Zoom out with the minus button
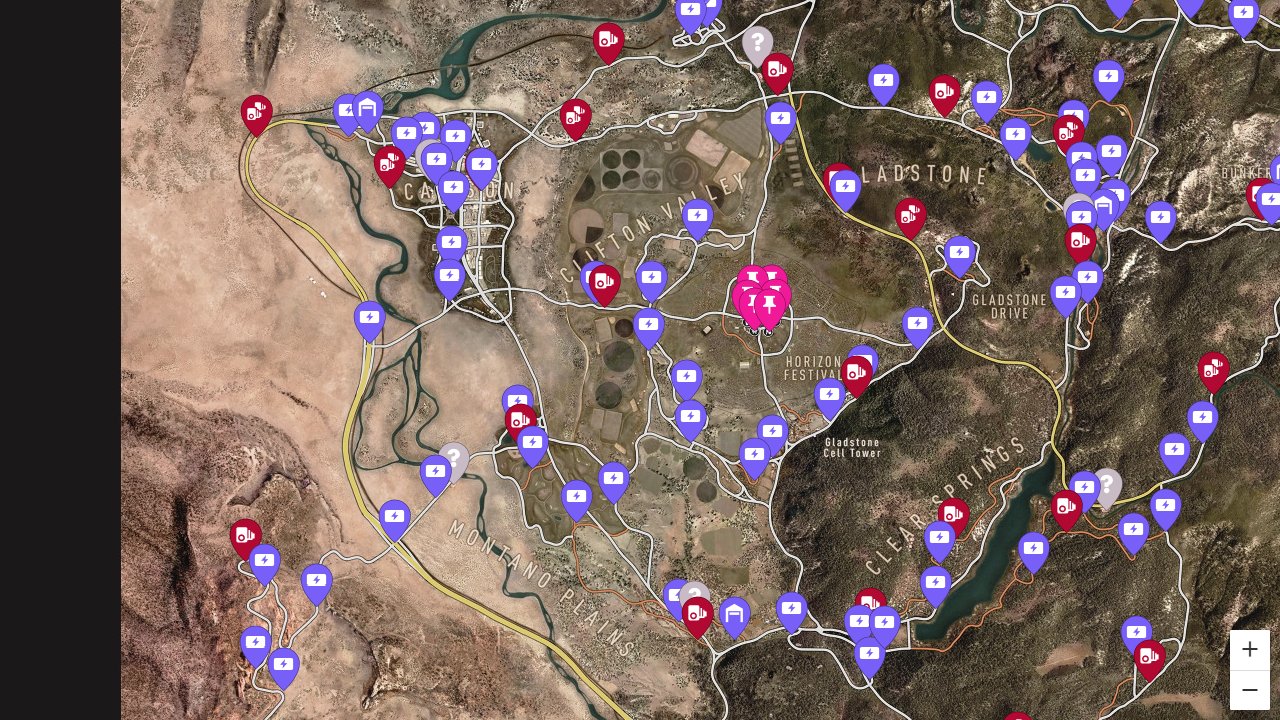Viewport: 1280px width, 720px height. (x=1250, y=689)
